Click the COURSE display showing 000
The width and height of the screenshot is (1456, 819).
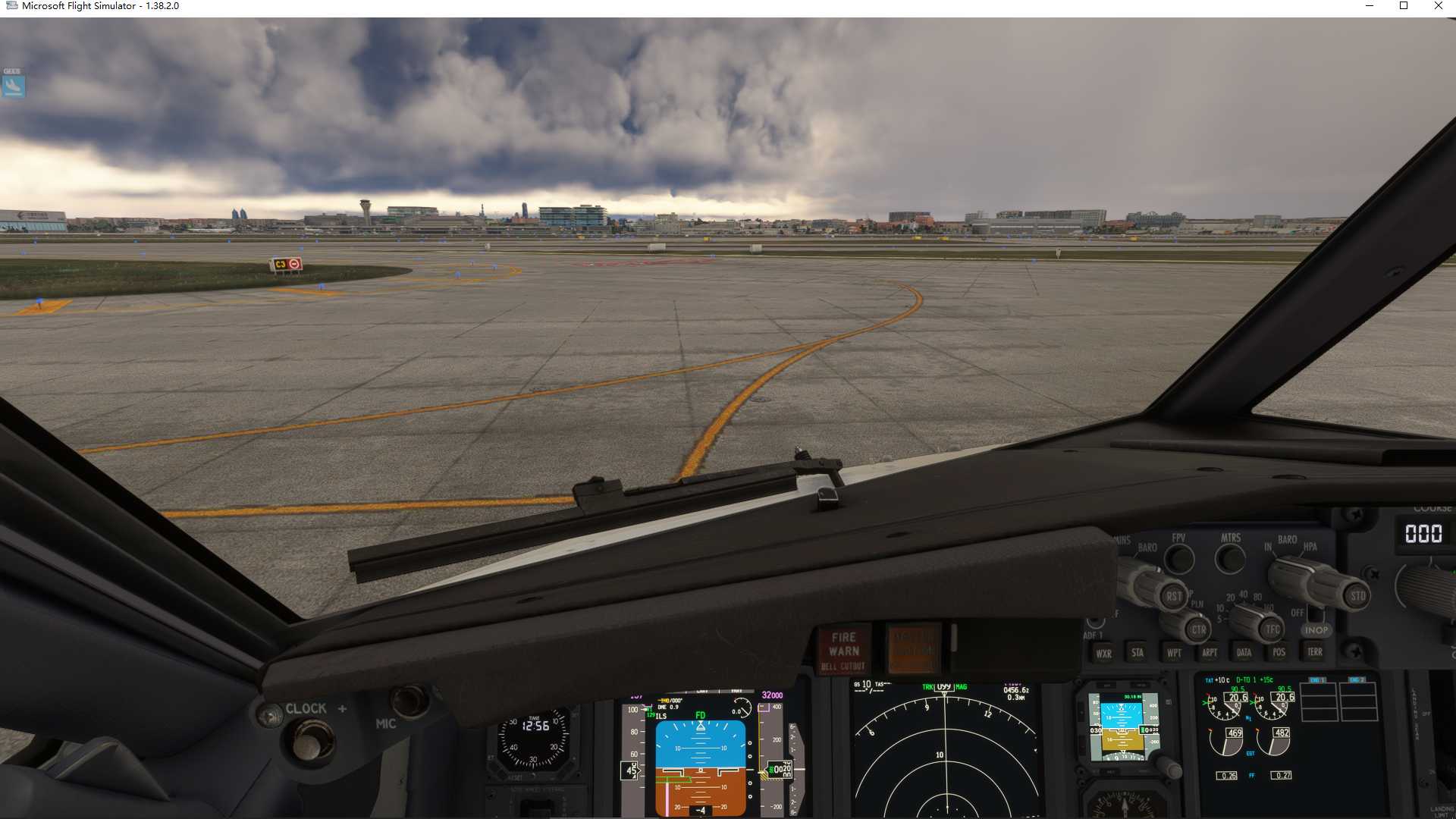pos(1423,533)
